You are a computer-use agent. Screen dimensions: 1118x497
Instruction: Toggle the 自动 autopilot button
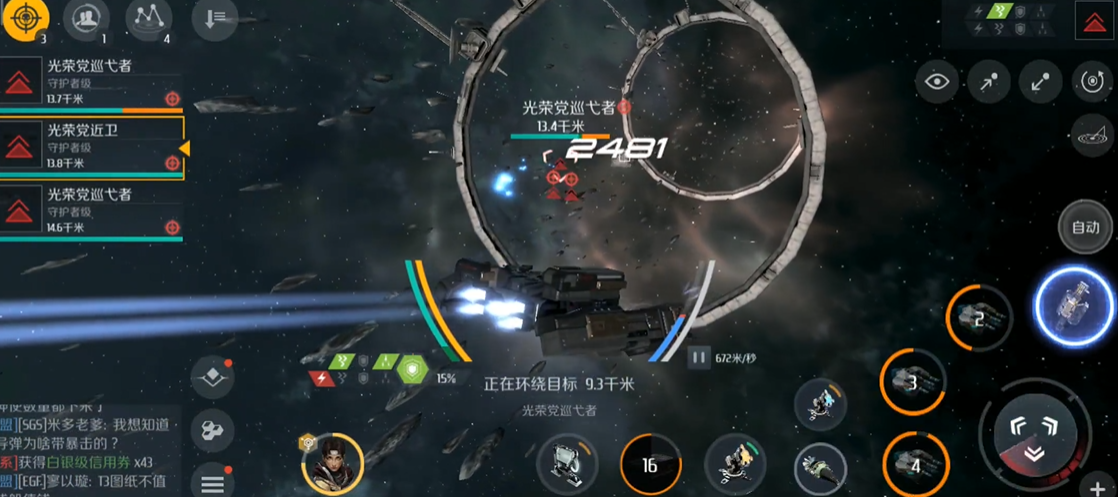[x=1086, y=228]
